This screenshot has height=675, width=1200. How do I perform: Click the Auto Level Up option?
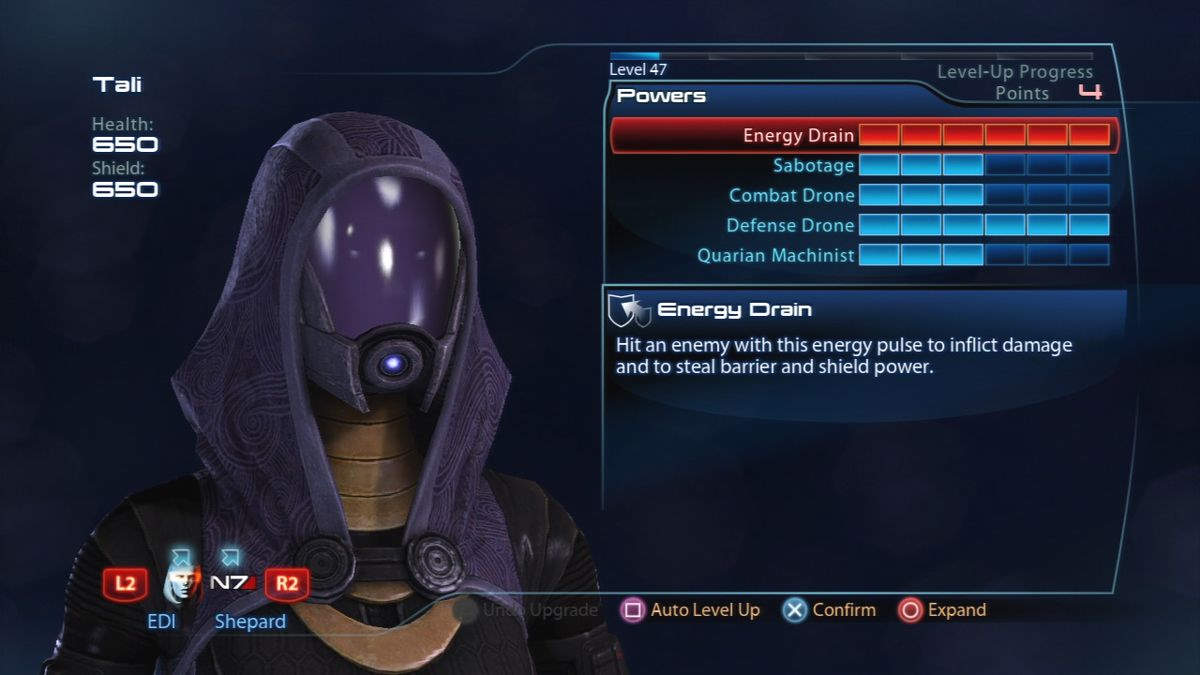coord(691,610)
